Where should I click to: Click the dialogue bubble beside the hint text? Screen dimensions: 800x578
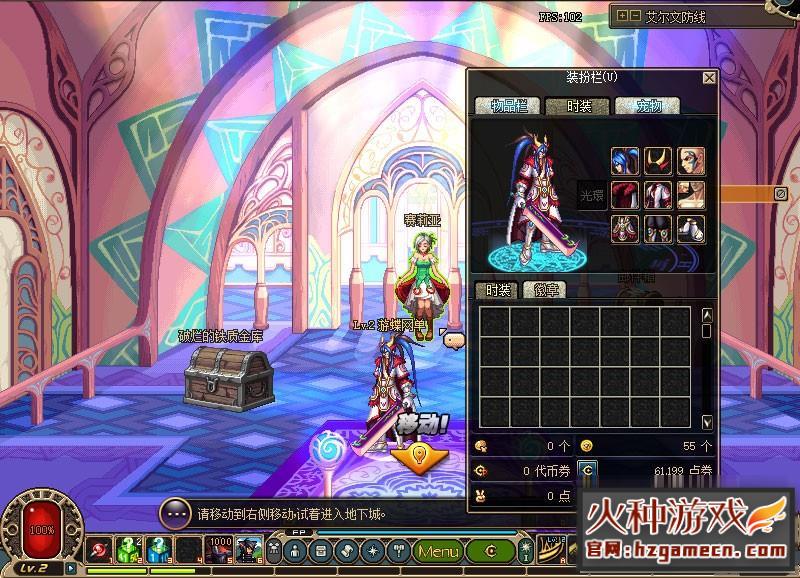(x=175, y=513)
